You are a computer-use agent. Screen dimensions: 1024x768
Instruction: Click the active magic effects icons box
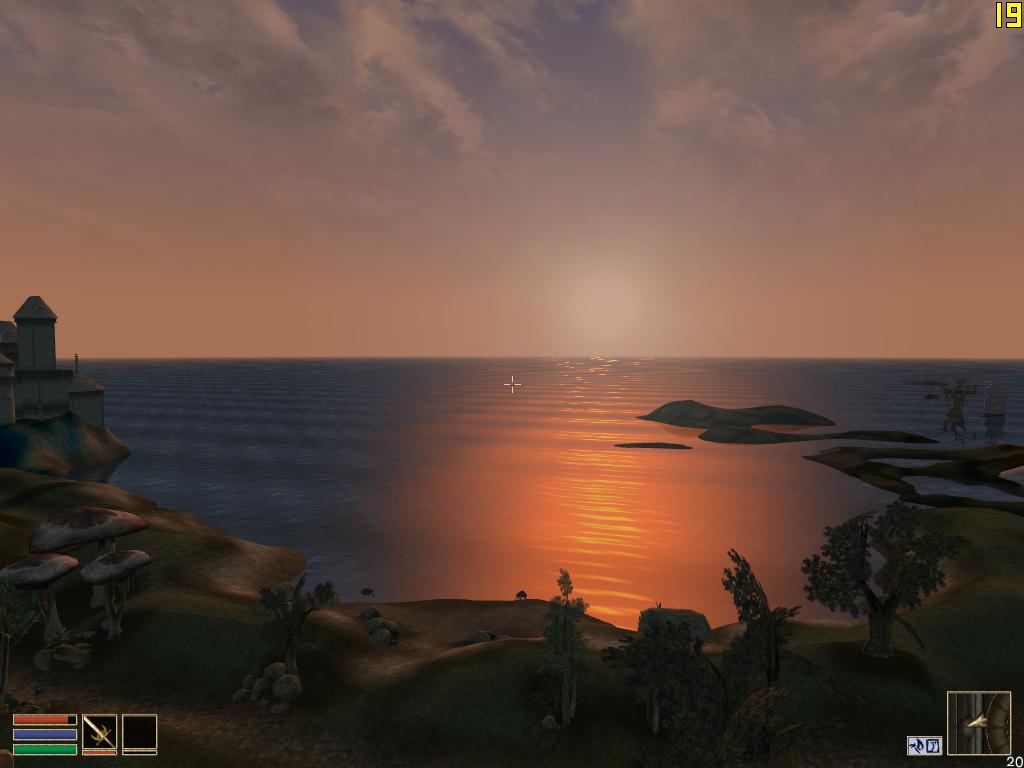(925, 745)
